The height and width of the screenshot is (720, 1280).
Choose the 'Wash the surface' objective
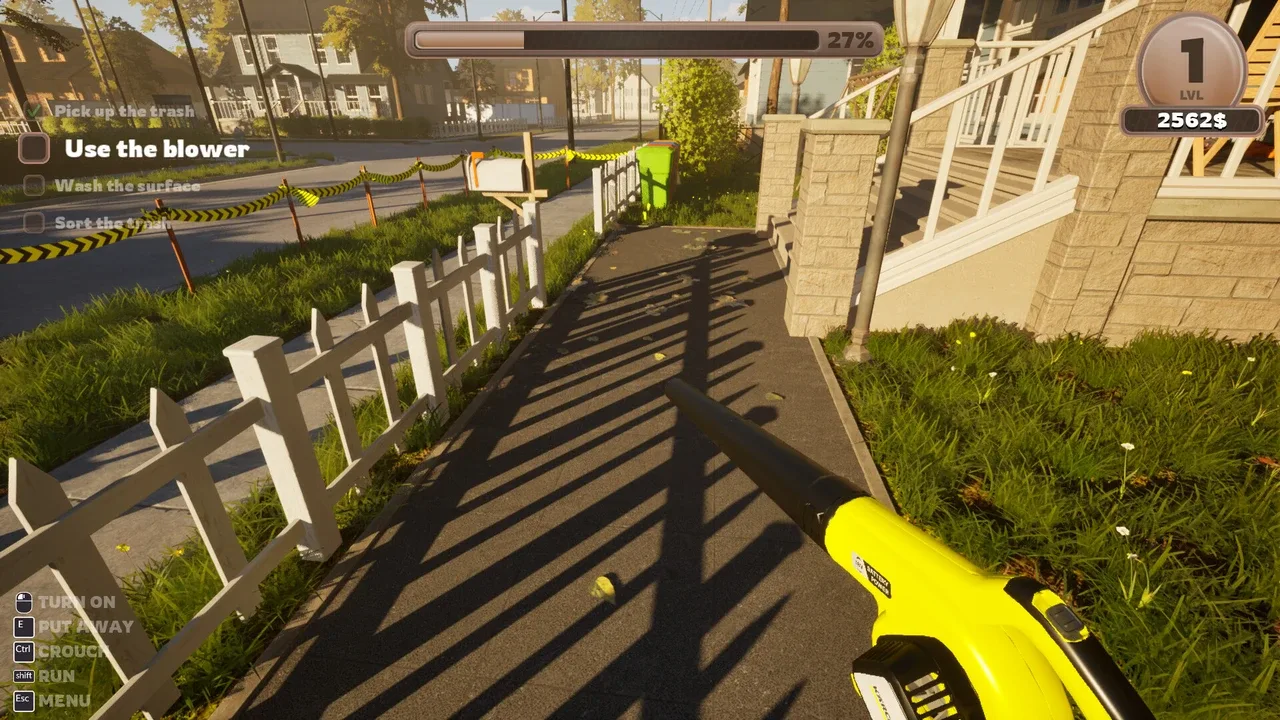[x=127, y=186]
